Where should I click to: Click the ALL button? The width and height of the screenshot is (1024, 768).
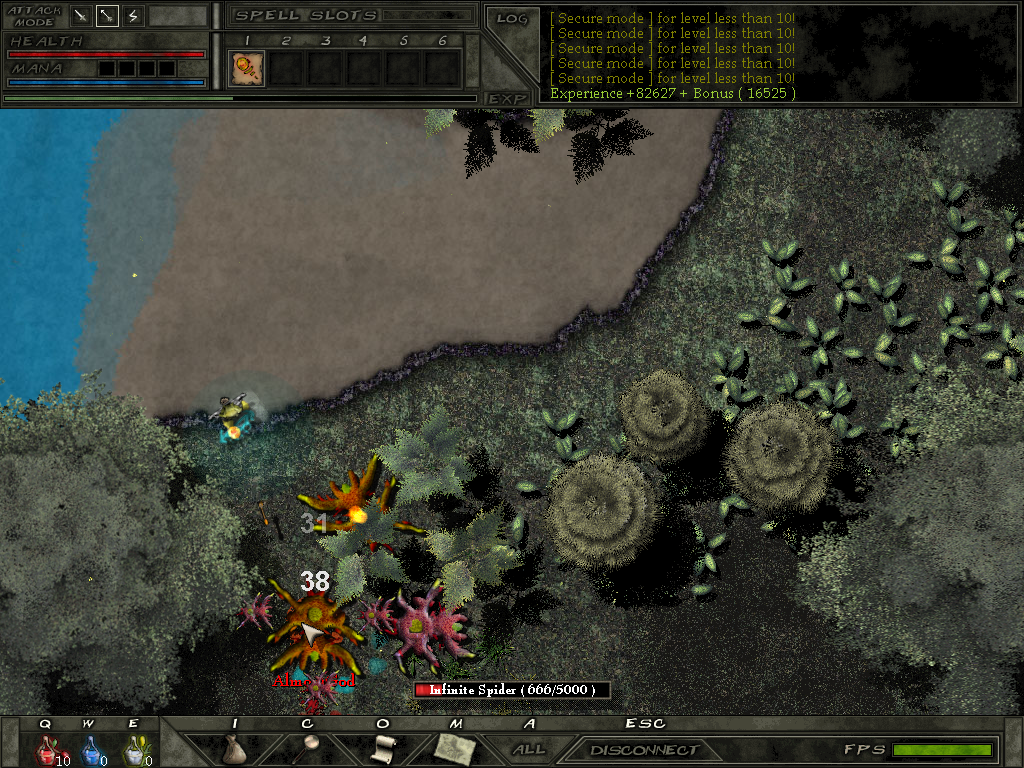pyautogui.click(x=529, y=749)
